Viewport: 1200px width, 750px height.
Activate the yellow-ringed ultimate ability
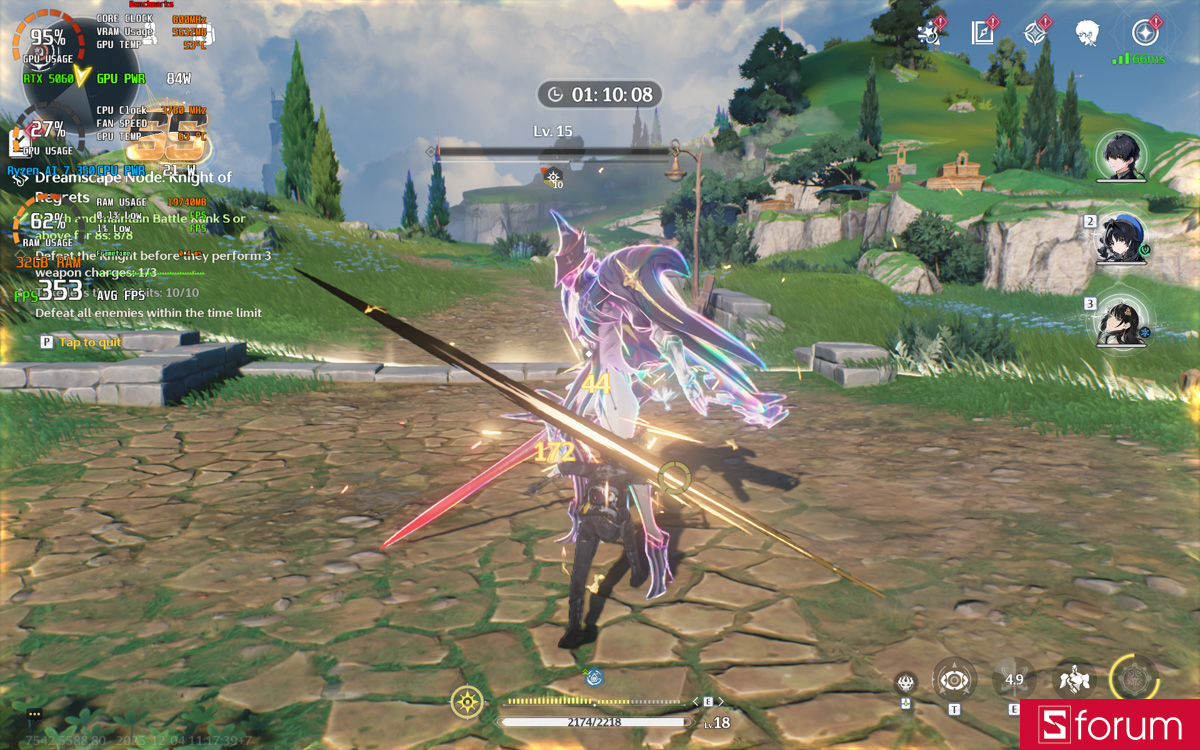tap(1134, 679)
